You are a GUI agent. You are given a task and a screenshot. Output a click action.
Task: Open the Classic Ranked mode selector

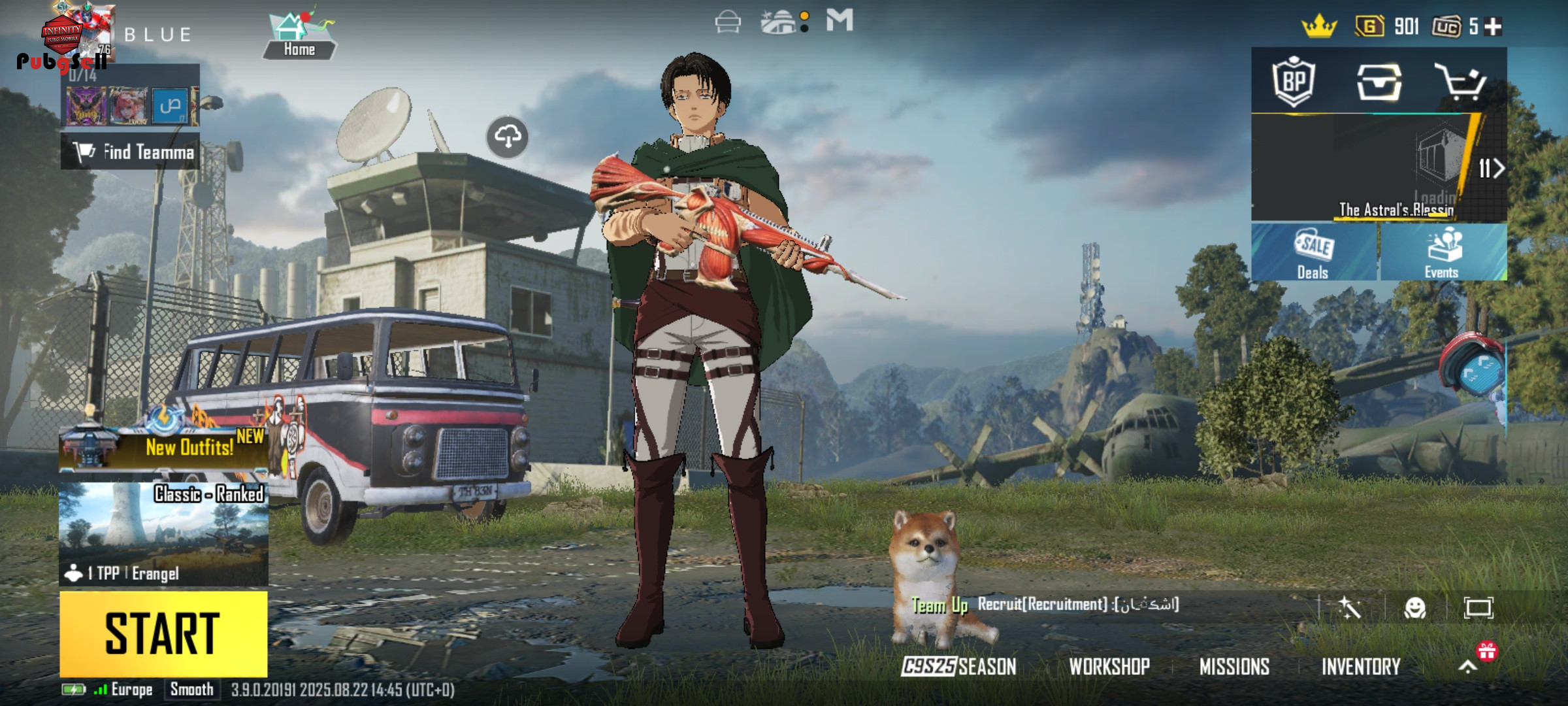point(163,533)
